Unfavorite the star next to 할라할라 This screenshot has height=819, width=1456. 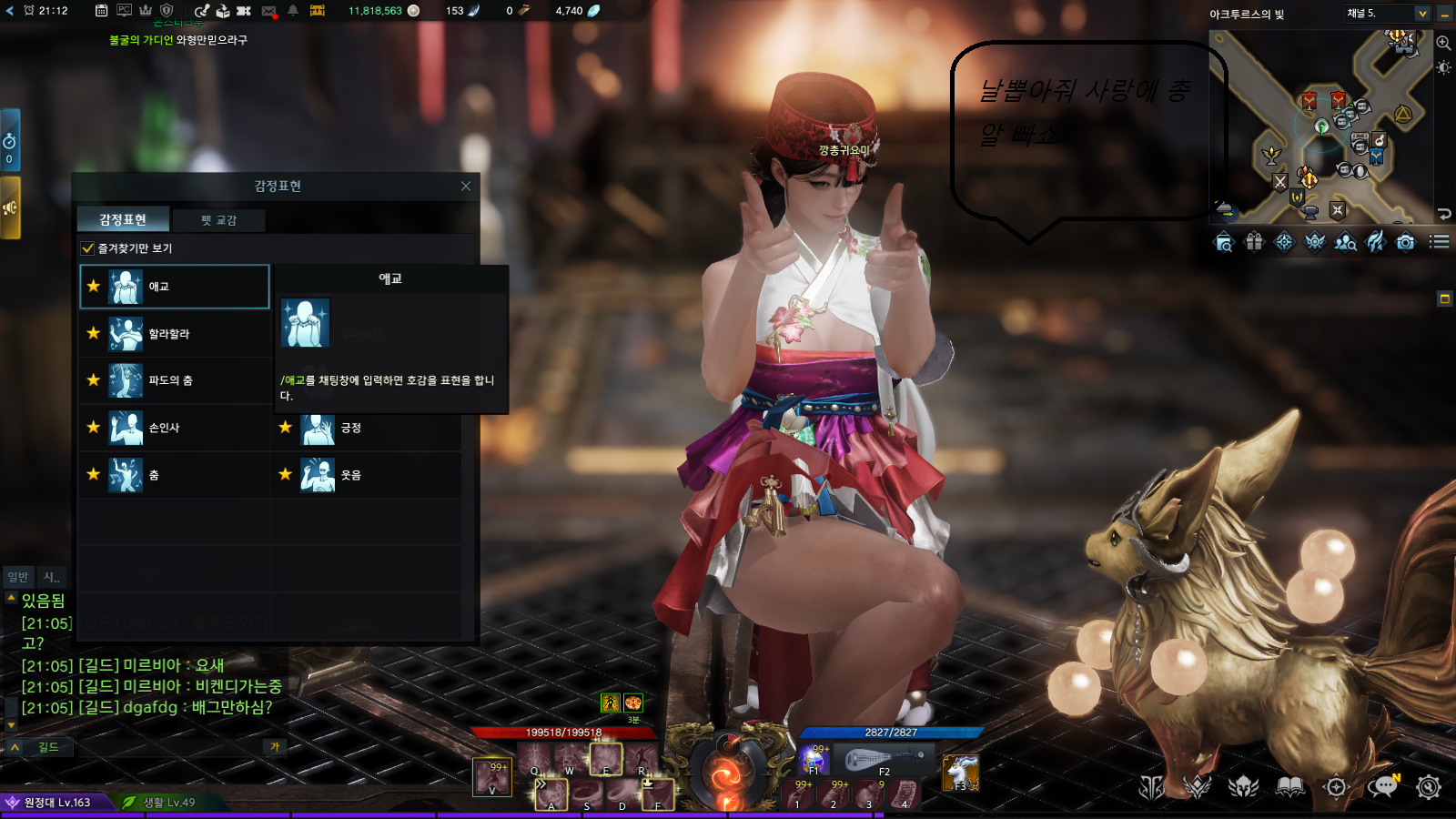(94, 333)
